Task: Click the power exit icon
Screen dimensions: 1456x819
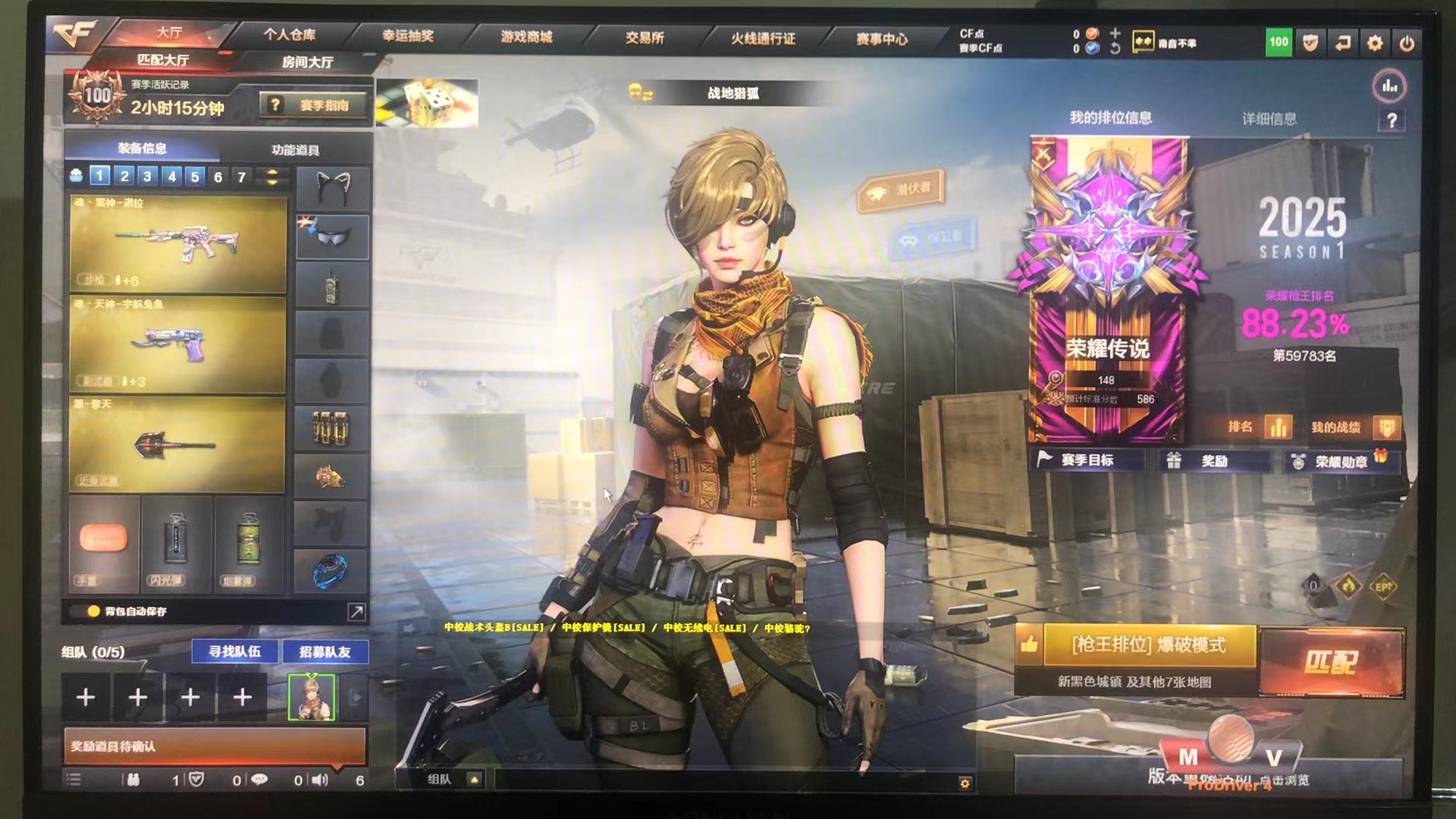Action: [1407, 44]
